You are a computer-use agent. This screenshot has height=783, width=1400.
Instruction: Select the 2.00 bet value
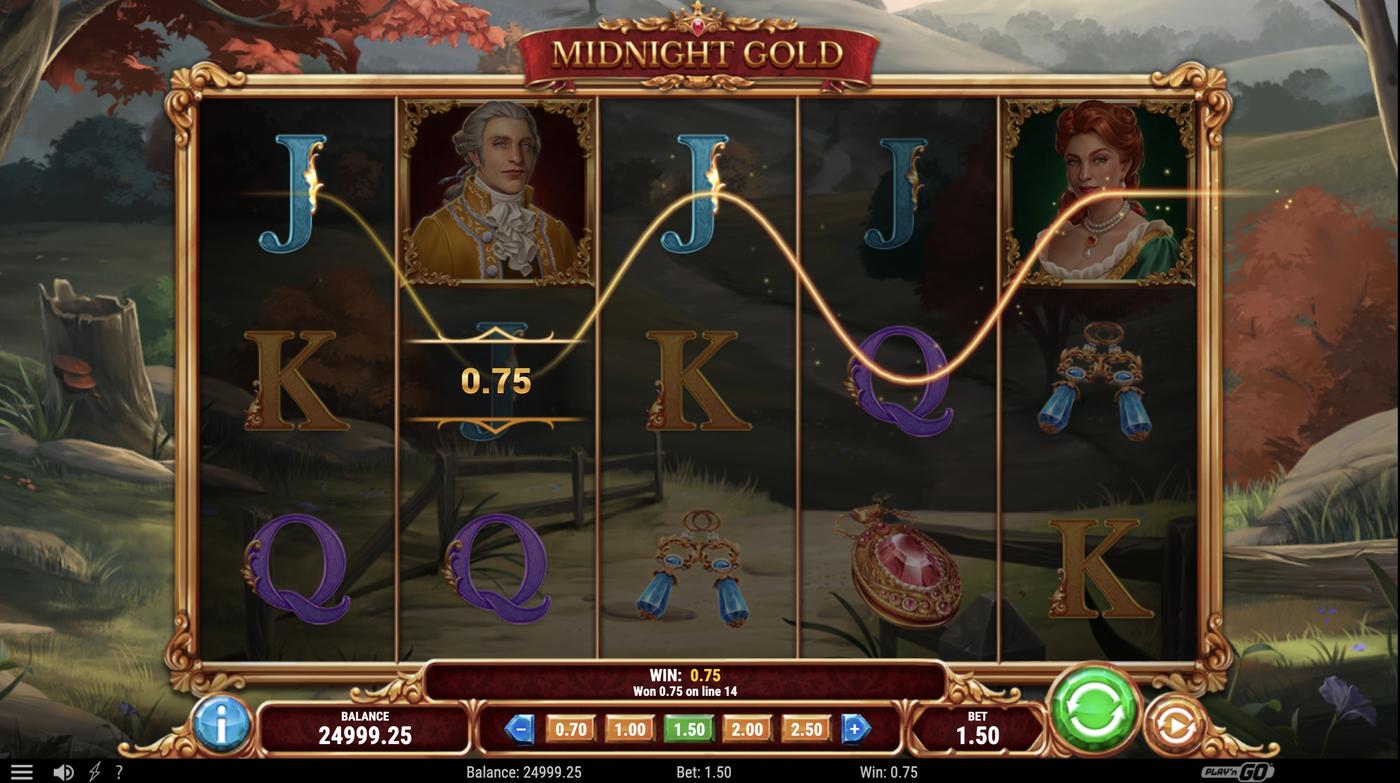pos(747,729)
